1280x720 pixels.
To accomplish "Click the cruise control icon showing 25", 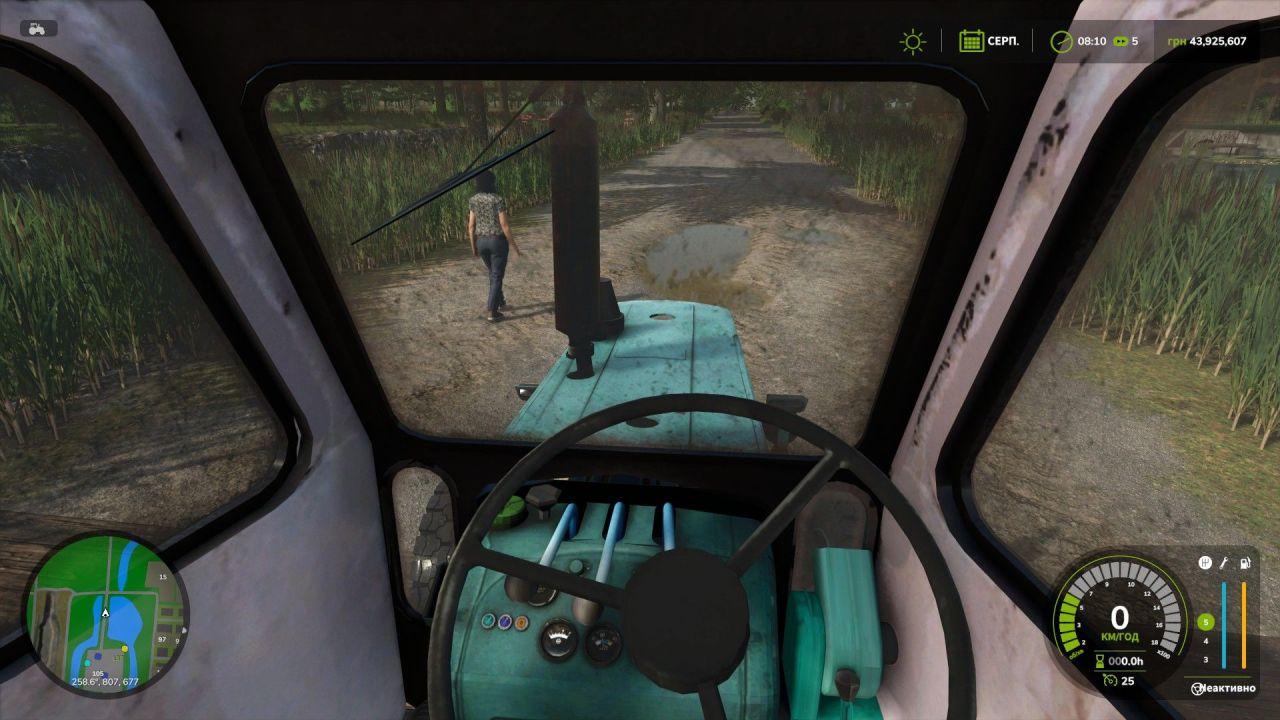I will pyautogui.click(x=1111, y=680).
